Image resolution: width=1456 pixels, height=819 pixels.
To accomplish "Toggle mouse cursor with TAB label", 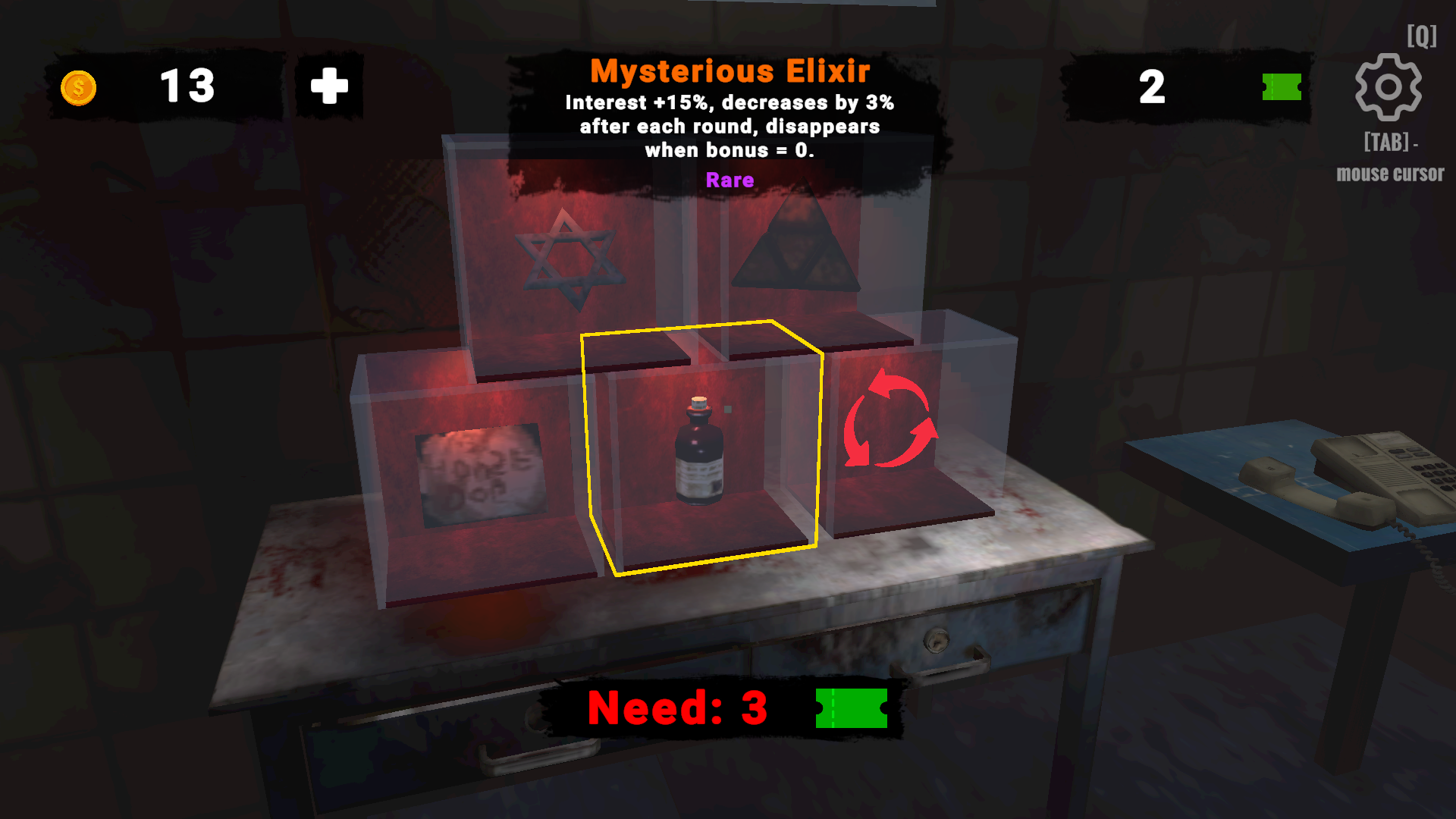I will 1389,157.
